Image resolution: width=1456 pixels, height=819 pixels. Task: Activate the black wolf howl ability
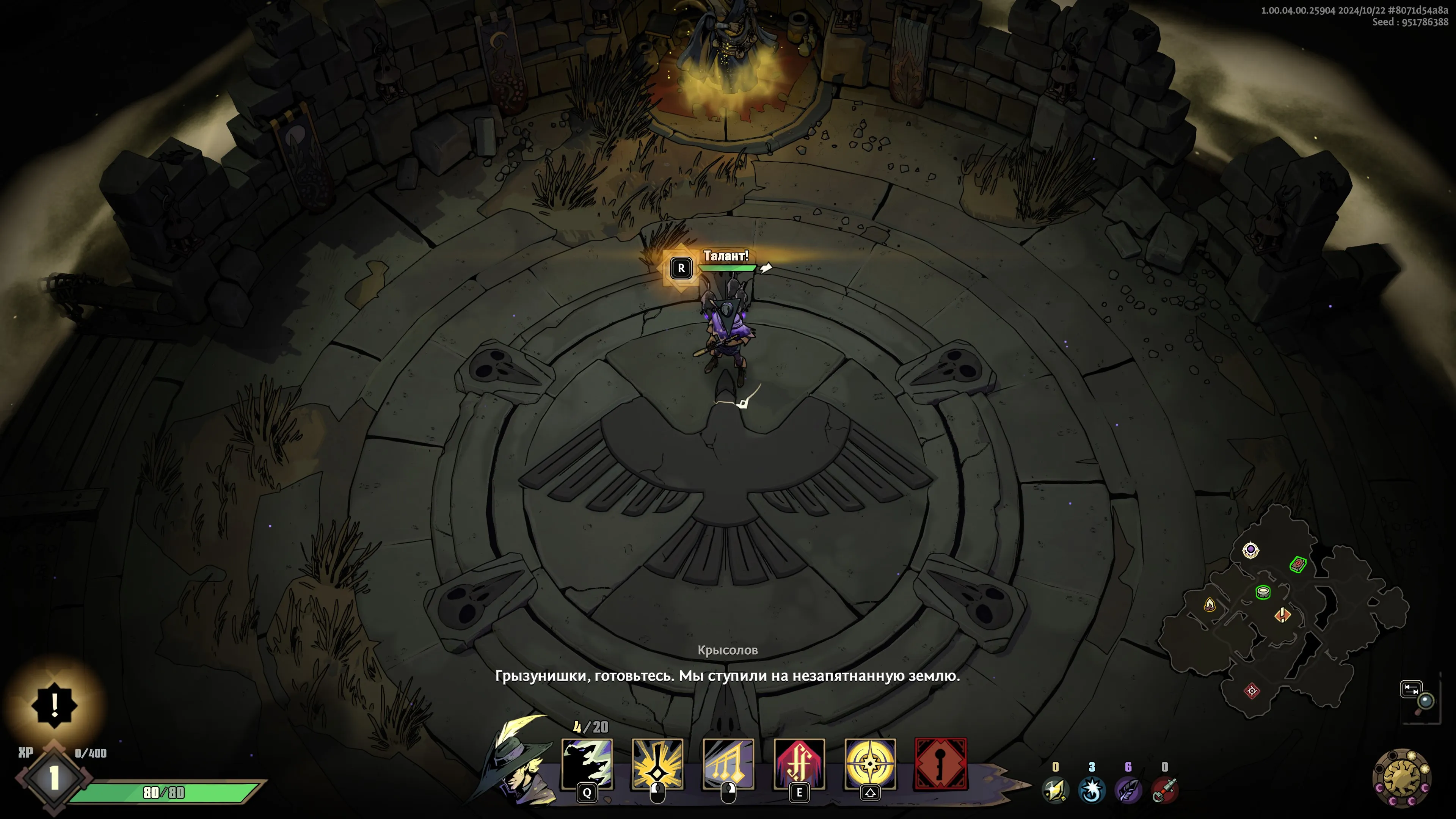coord(587,763)
